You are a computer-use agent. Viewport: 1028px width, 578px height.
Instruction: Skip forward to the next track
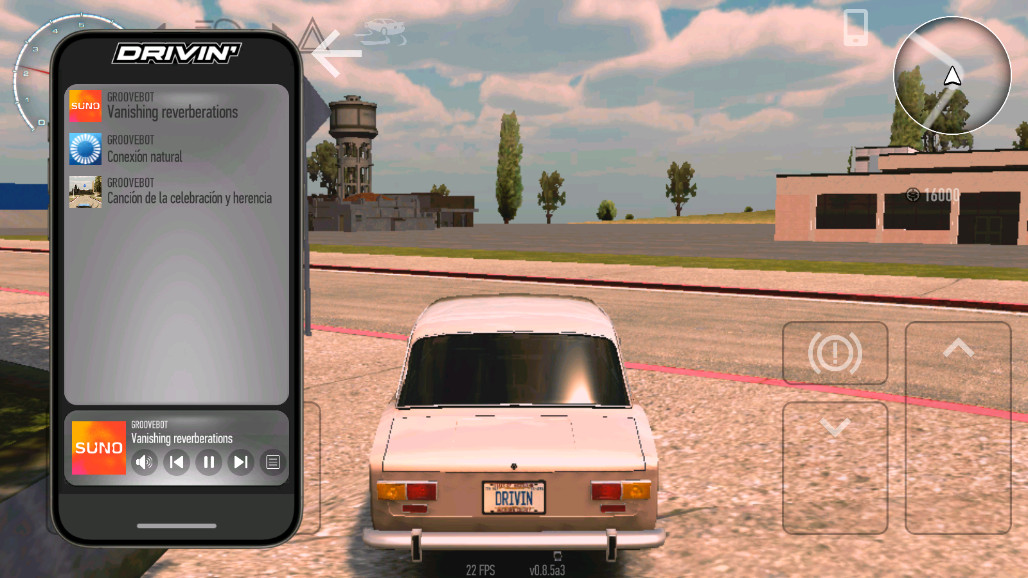[x=241, y=461]
